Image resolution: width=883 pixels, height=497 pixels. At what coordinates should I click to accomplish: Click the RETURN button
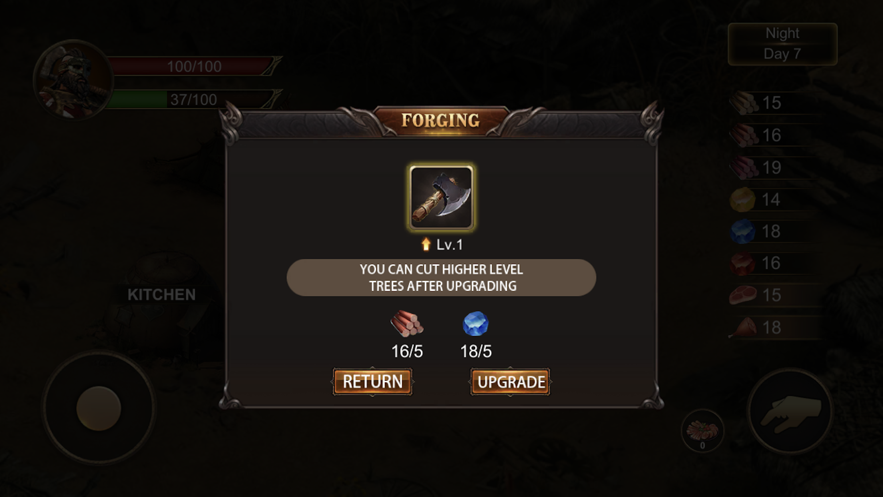pyautogui.click(x=372, y=382)
